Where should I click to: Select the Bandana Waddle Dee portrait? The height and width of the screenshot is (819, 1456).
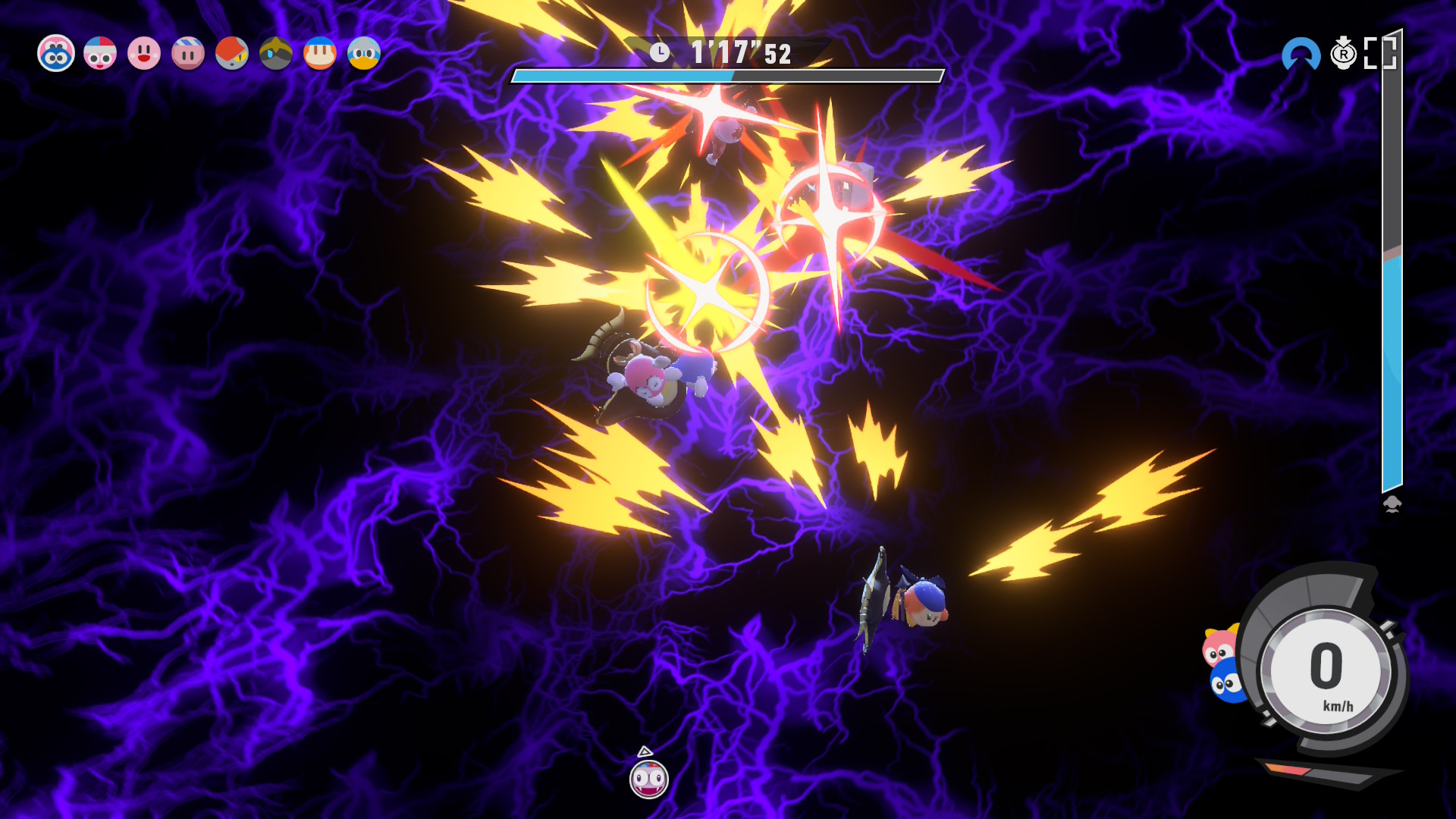click(320, 54)
